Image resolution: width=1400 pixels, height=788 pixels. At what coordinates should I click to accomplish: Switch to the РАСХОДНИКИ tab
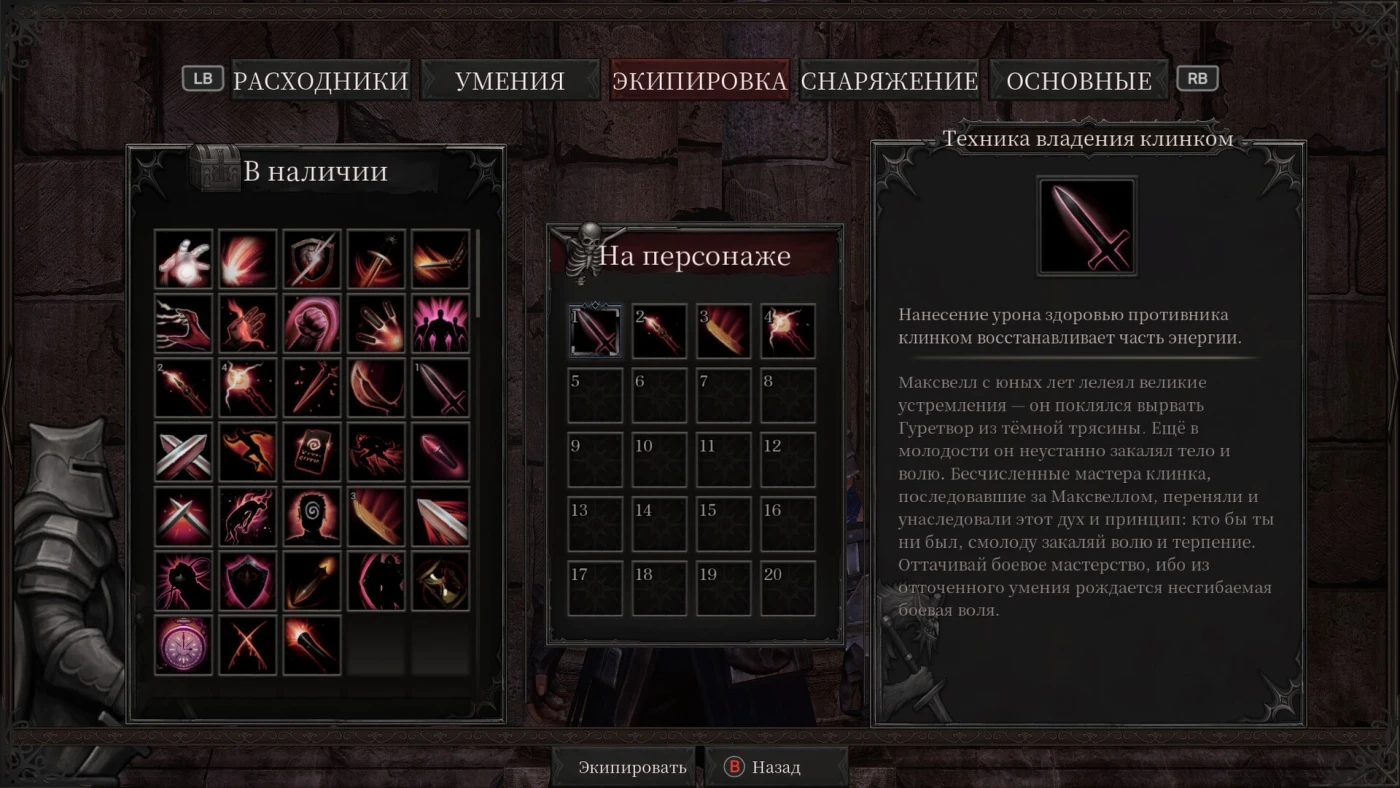pyautogui.click(x=320, y=81)
